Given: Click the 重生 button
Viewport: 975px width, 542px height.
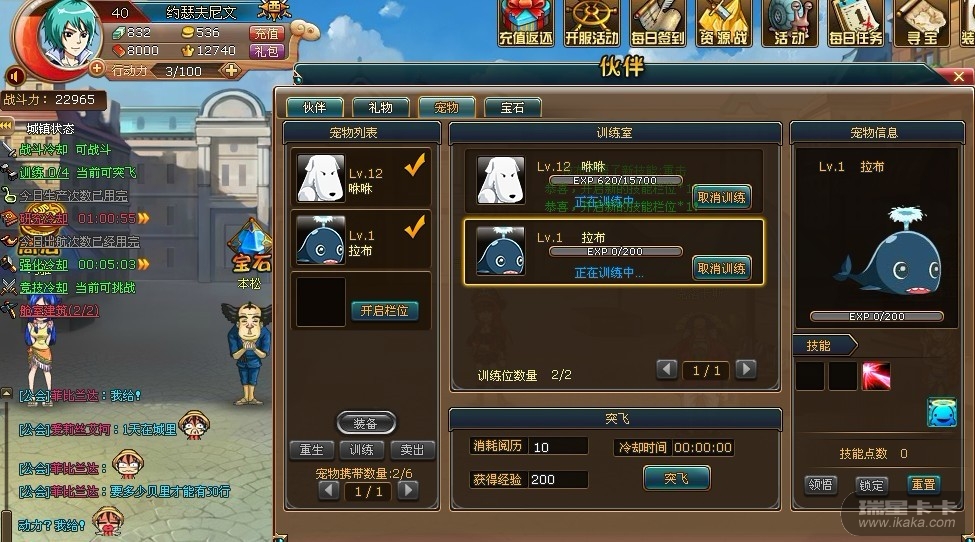Looking at the screenshot, I should [x=311, y=450].
